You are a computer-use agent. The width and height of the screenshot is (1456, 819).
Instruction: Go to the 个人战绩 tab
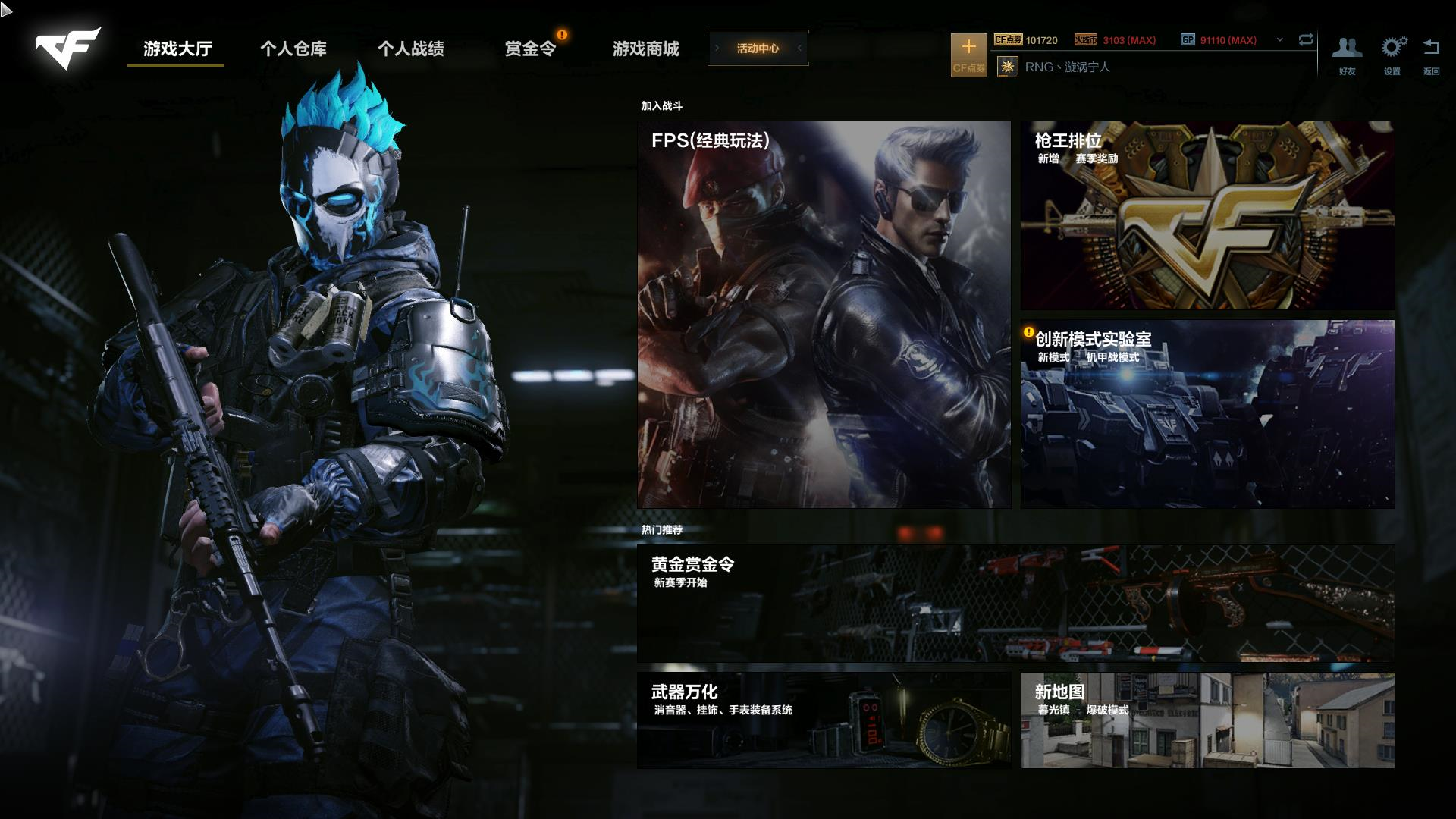pyautogui.click(x=411, y=49)
